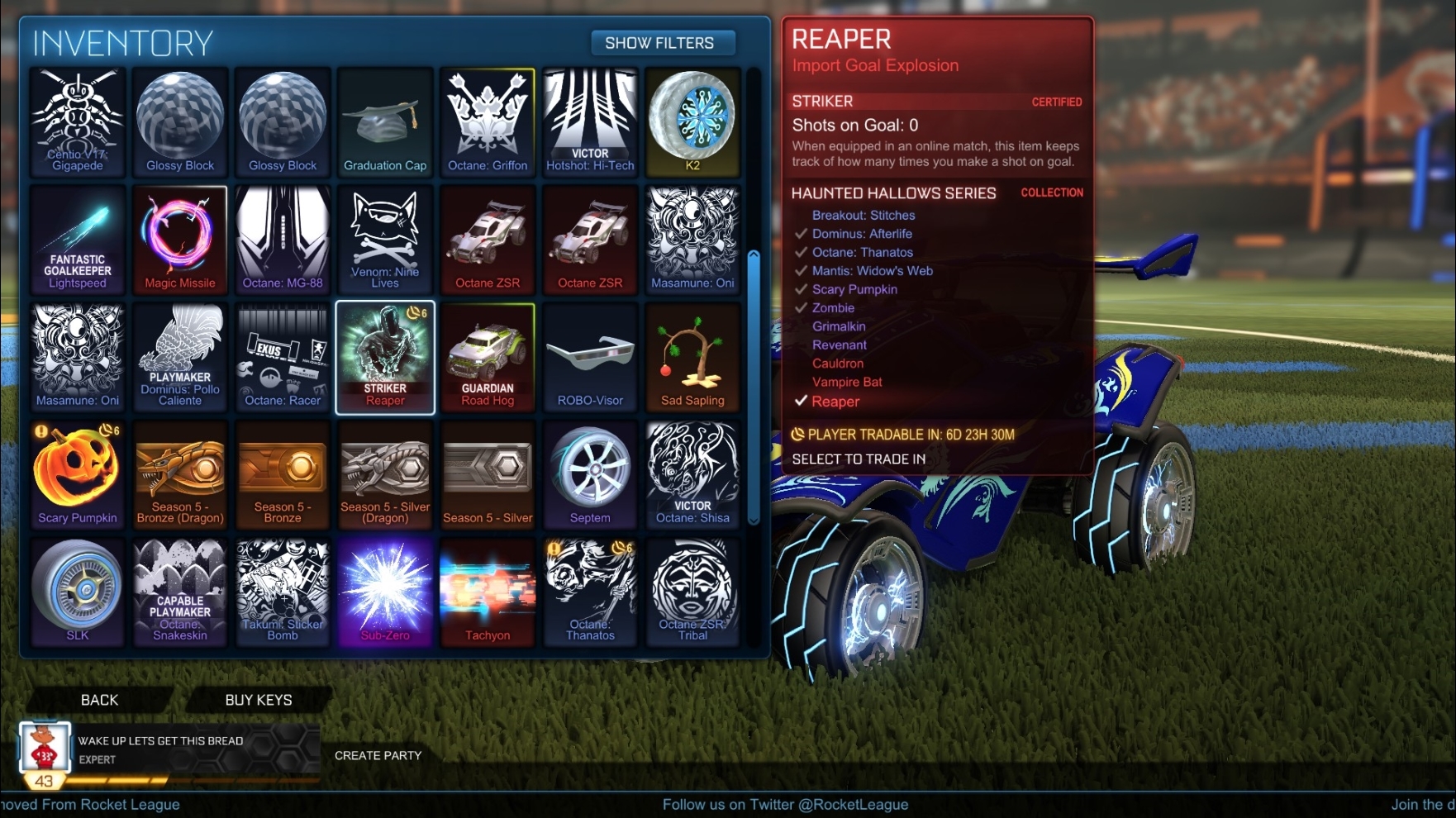
Task: Click the Venom: Nine Lives decal
Action: (x=384, y=238)
